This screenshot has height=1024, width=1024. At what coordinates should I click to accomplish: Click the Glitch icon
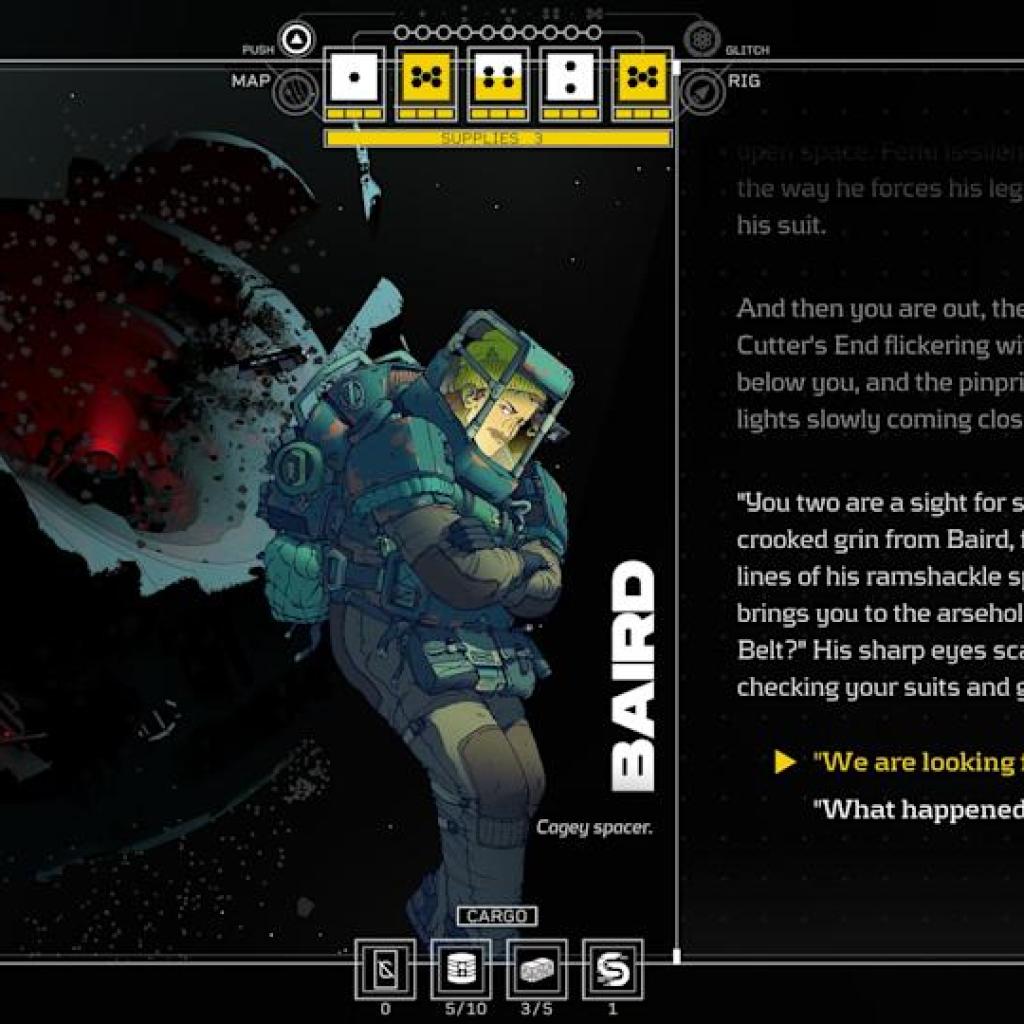[703, 39]
